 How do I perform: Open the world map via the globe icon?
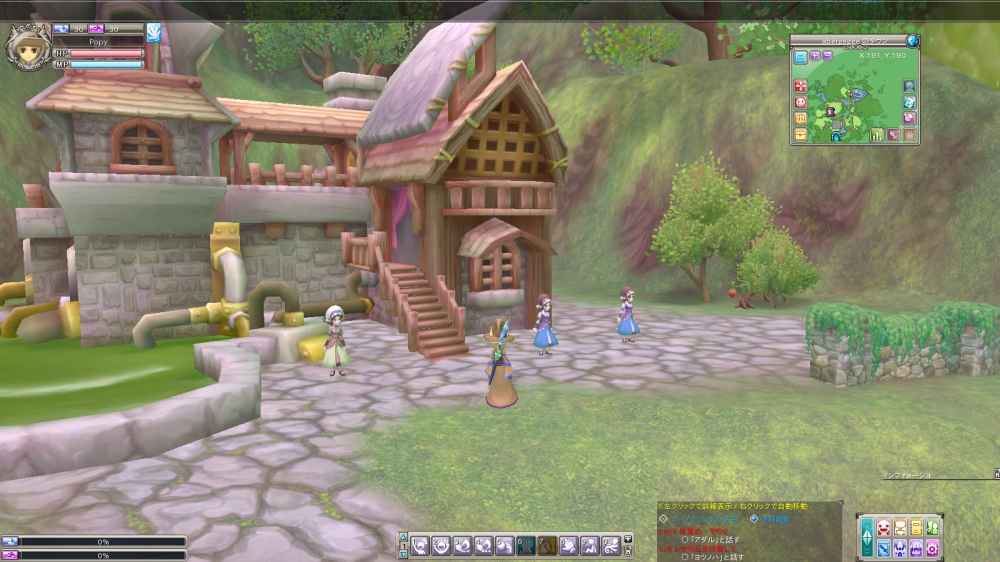(912, 41)
